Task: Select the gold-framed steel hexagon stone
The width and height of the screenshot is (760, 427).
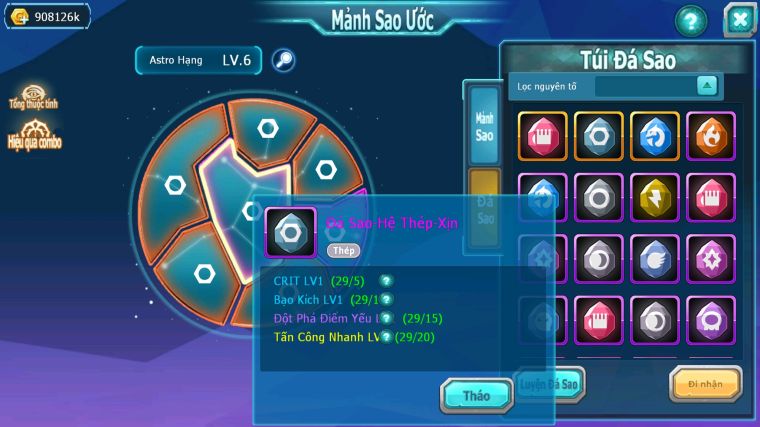Action: pos(599,136)
